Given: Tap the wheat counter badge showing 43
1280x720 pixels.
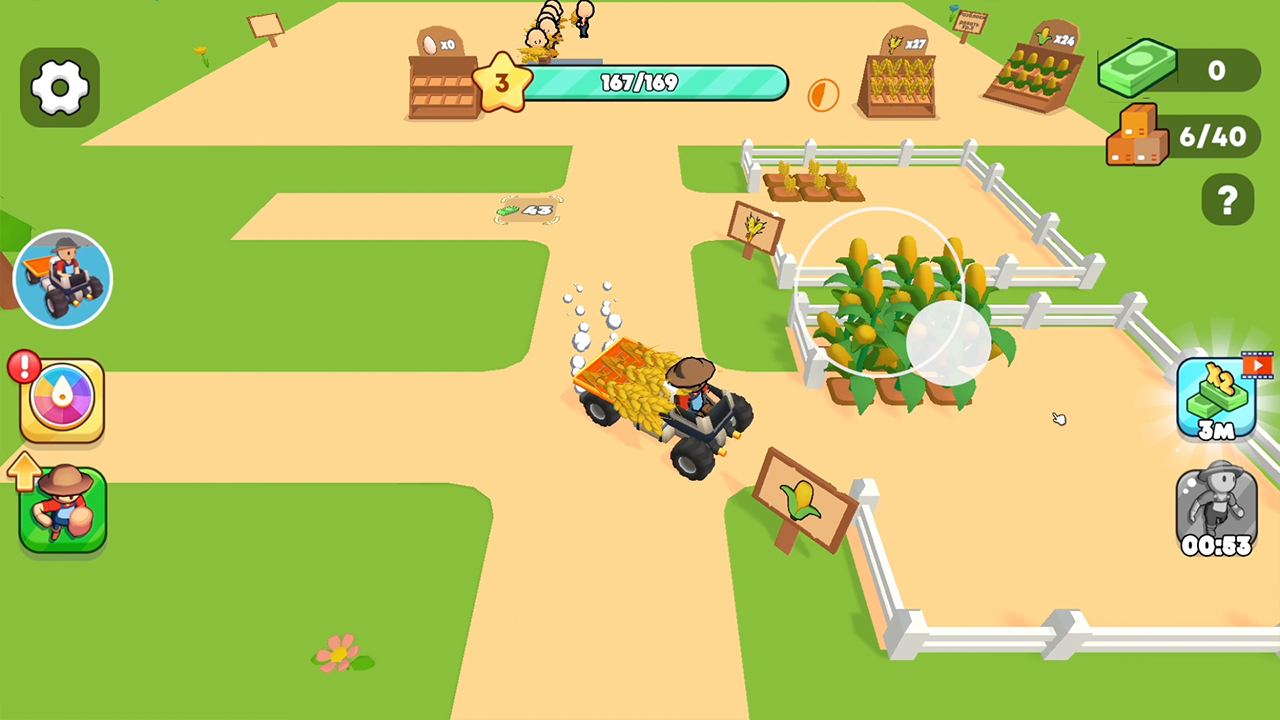Looking at the screenshot, I should tap(530, 211).
